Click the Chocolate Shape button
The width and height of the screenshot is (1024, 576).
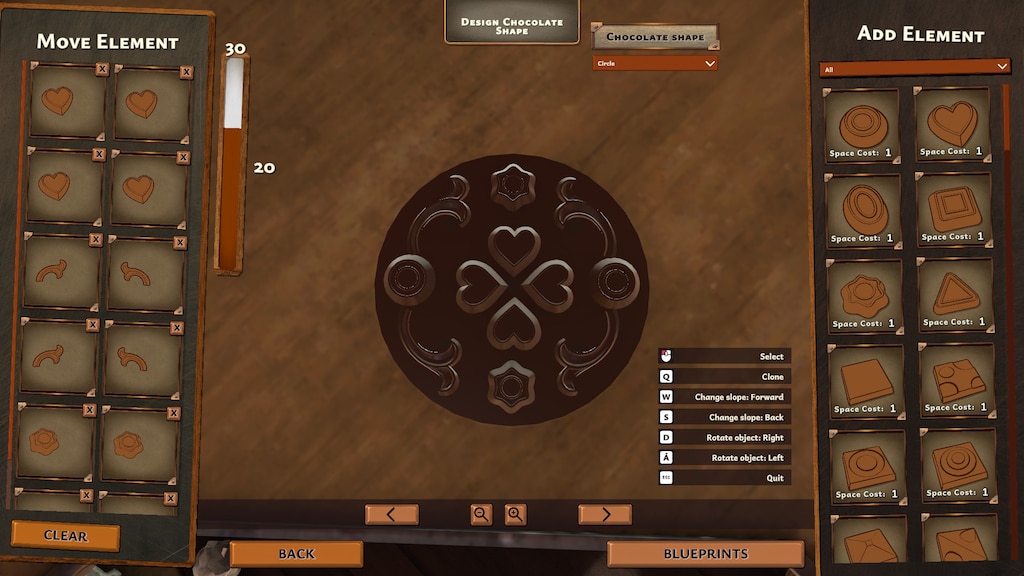point(655,37)
